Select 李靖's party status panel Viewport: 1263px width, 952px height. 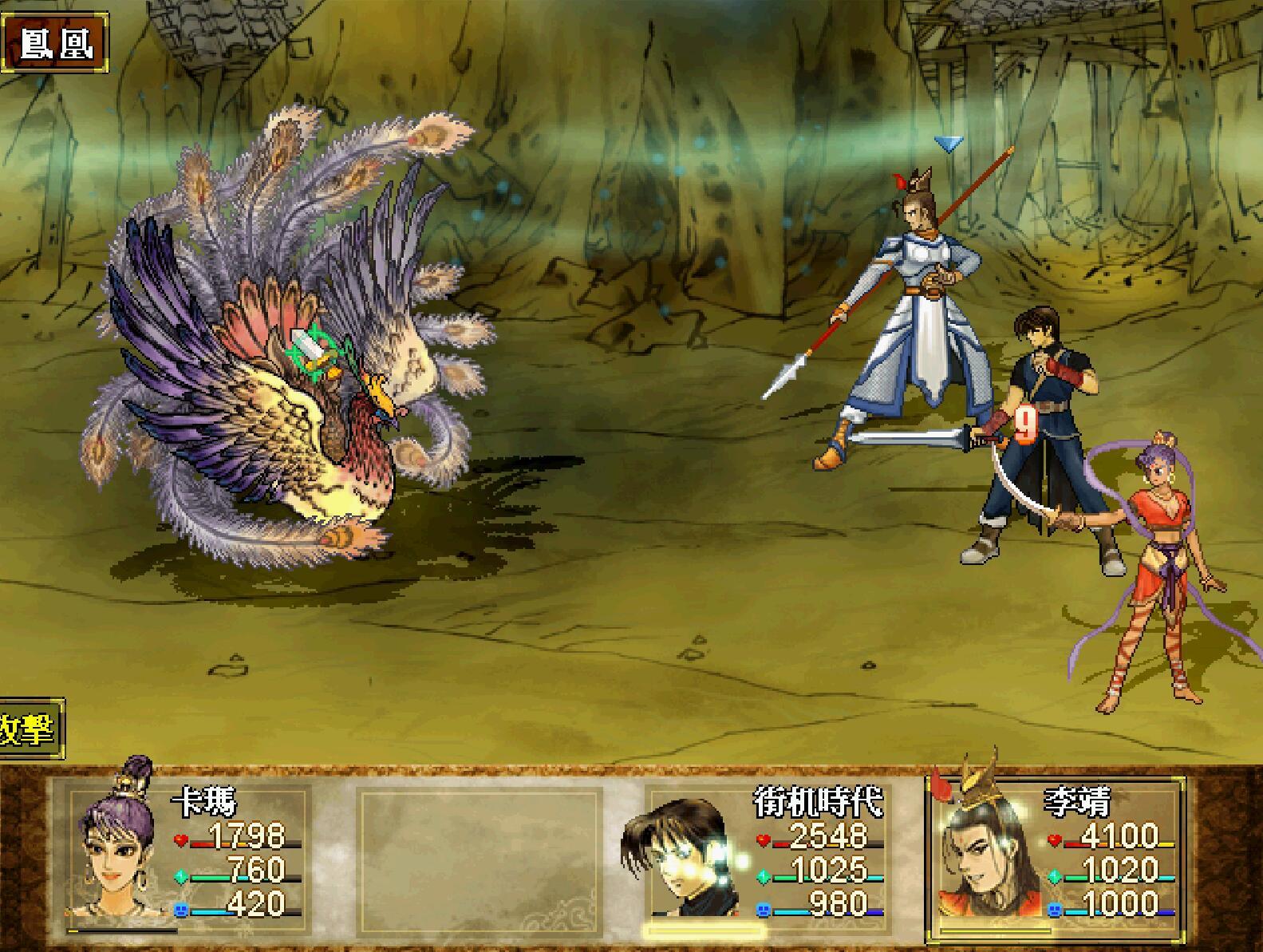(x=1055, y=853)
